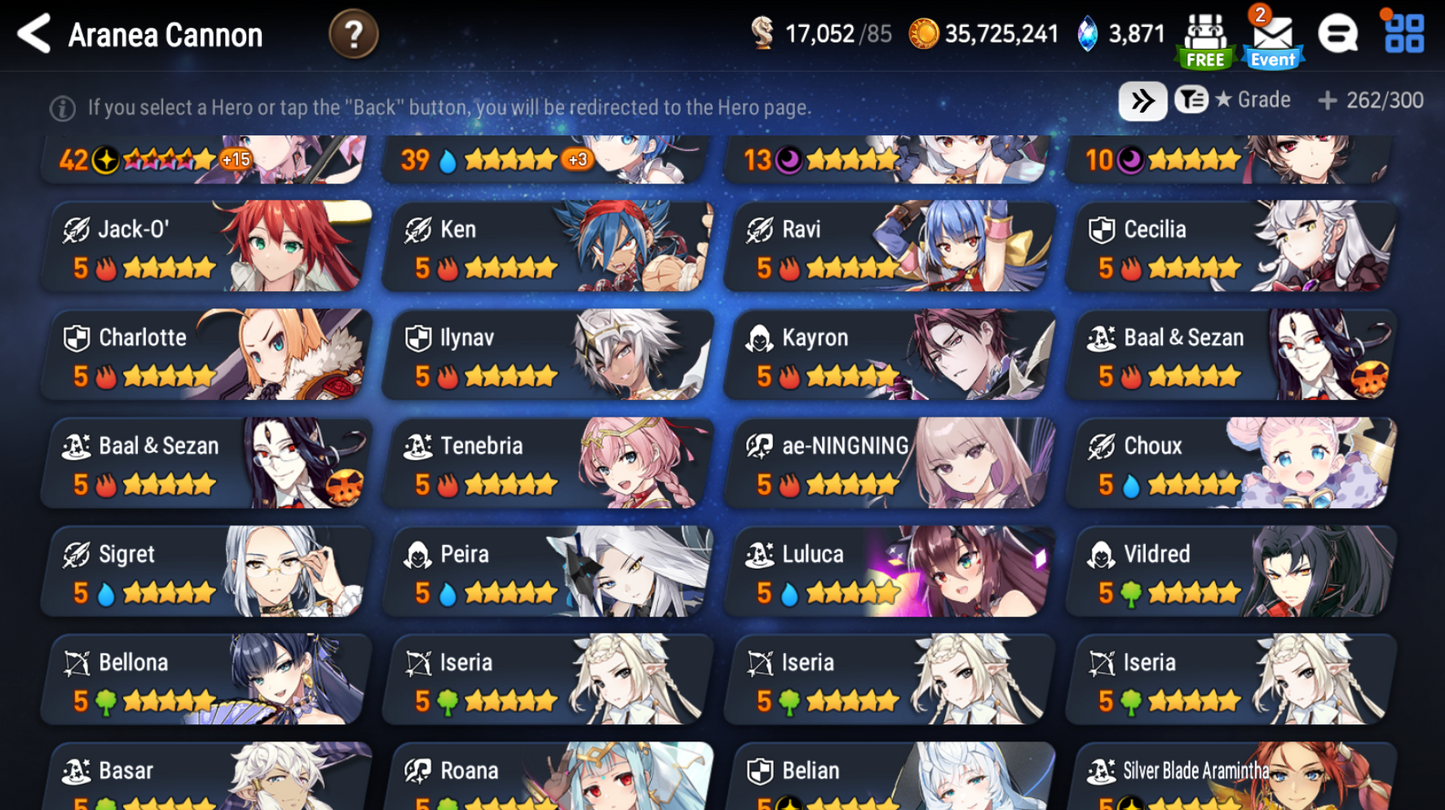Select Silver Blade Aramintha
This screenshot has width=1445, height=810.
[x=1230, y=779]
